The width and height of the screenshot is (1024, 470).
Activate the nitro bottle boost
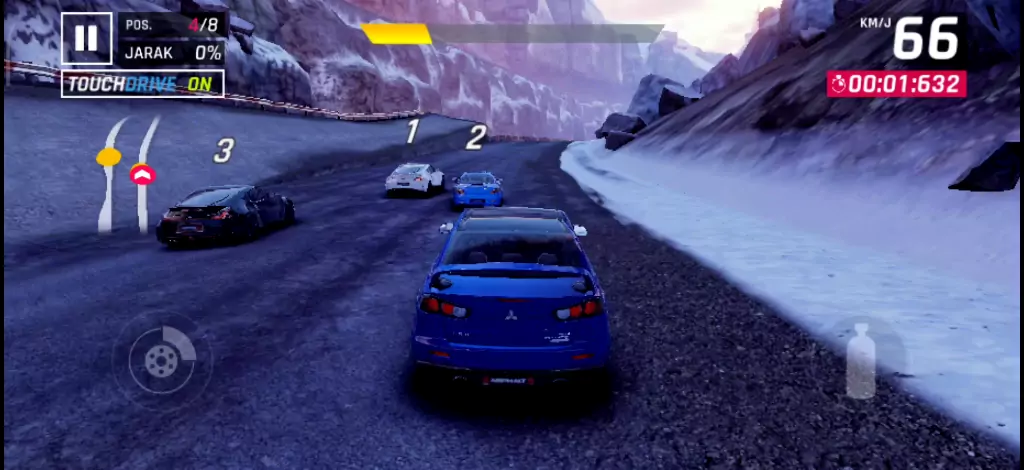point(861,360)
